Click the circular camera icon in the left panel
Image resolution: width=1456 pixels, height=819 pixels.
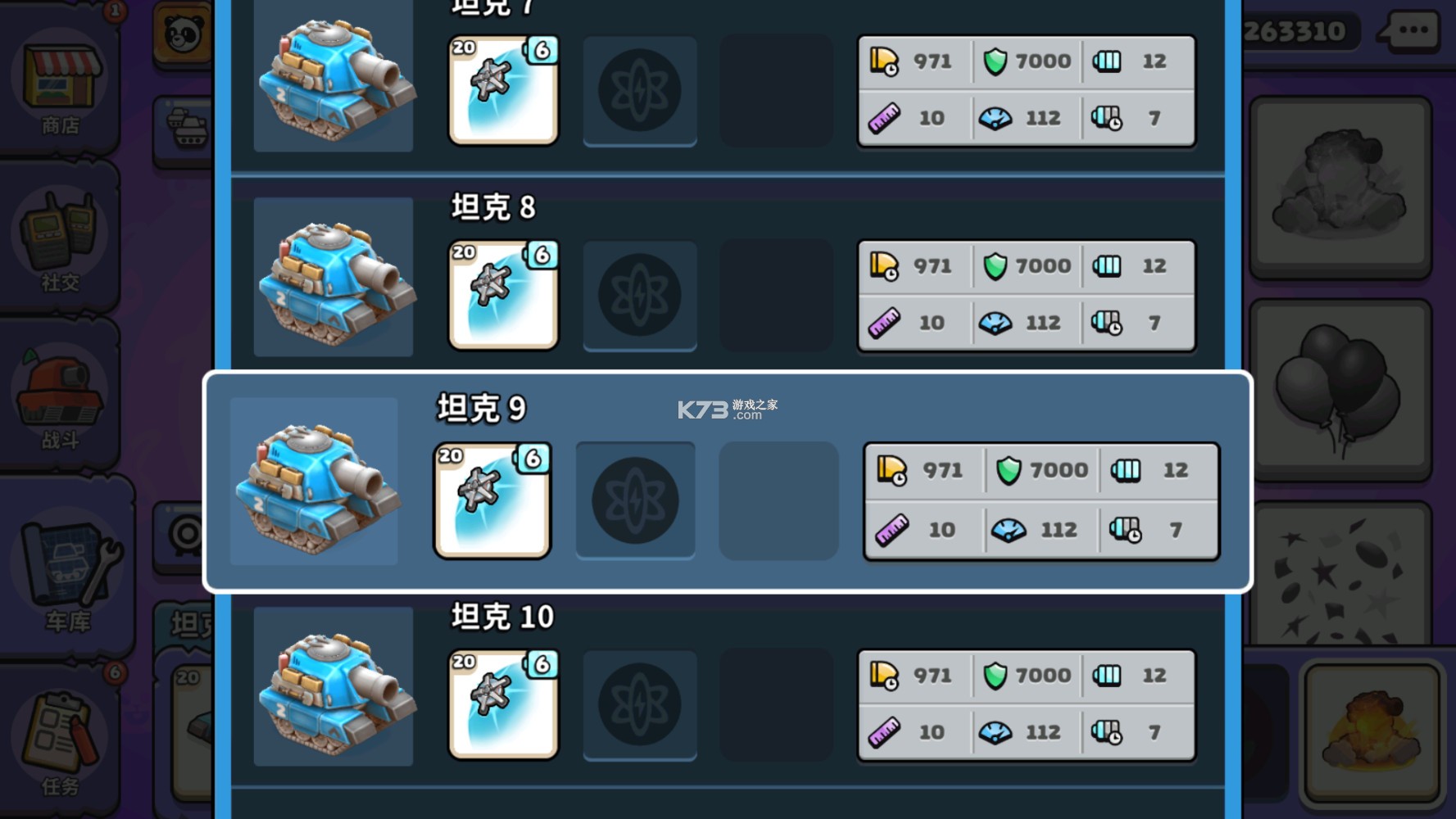pyautogui.click(x=187, y=532)
